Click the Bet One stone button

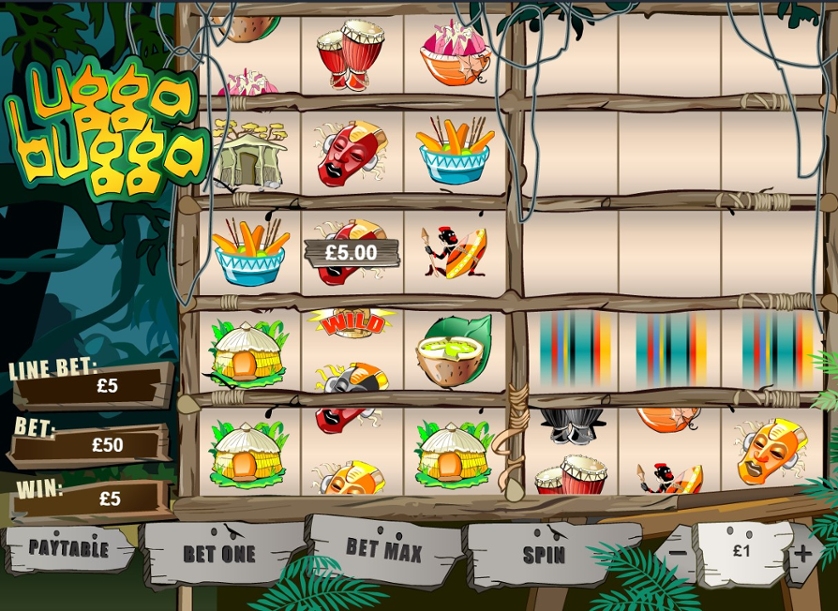click(x=219, y=553)
